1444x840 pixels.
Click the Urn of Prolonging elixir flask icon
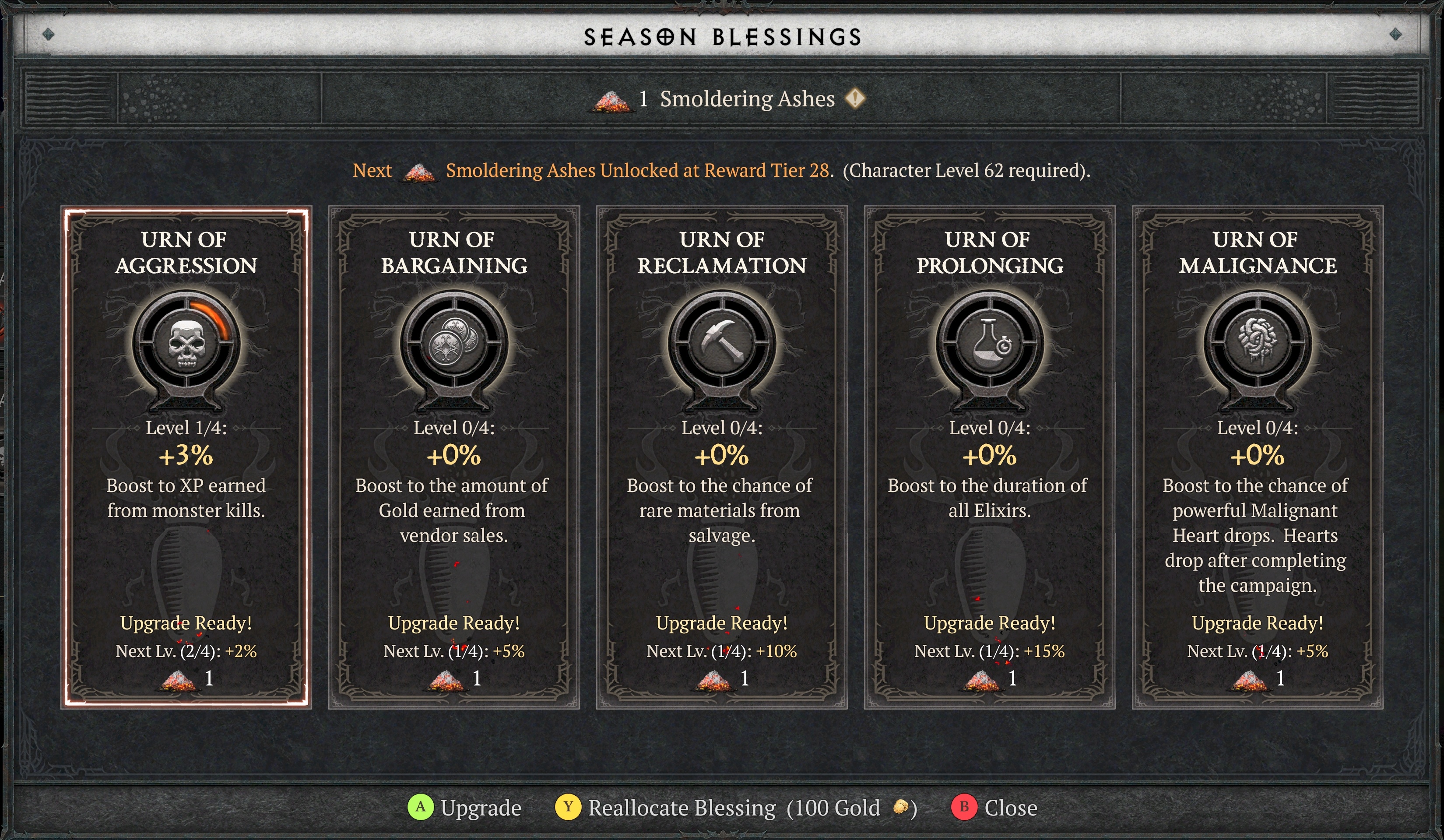pos(989,344)
